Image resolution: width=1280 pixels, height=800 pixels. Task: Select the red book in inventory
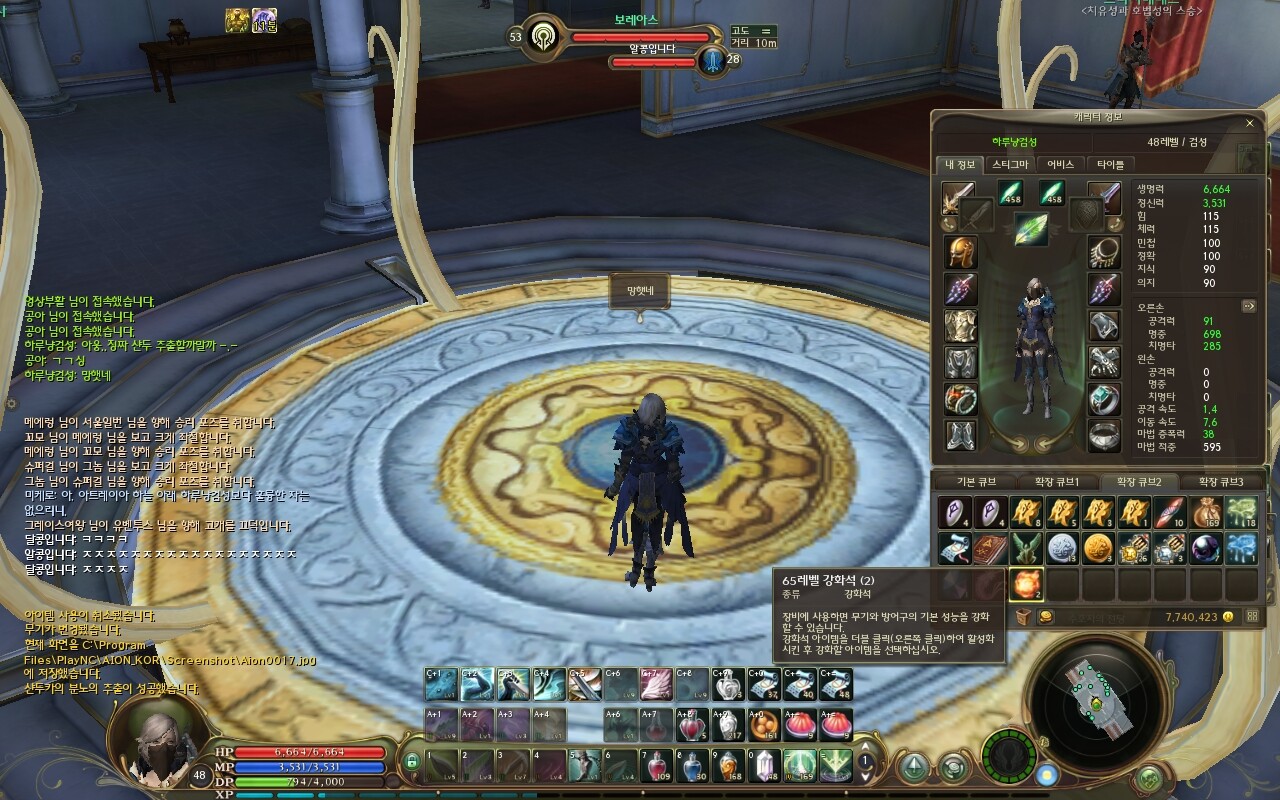click(x=990, y=548)
